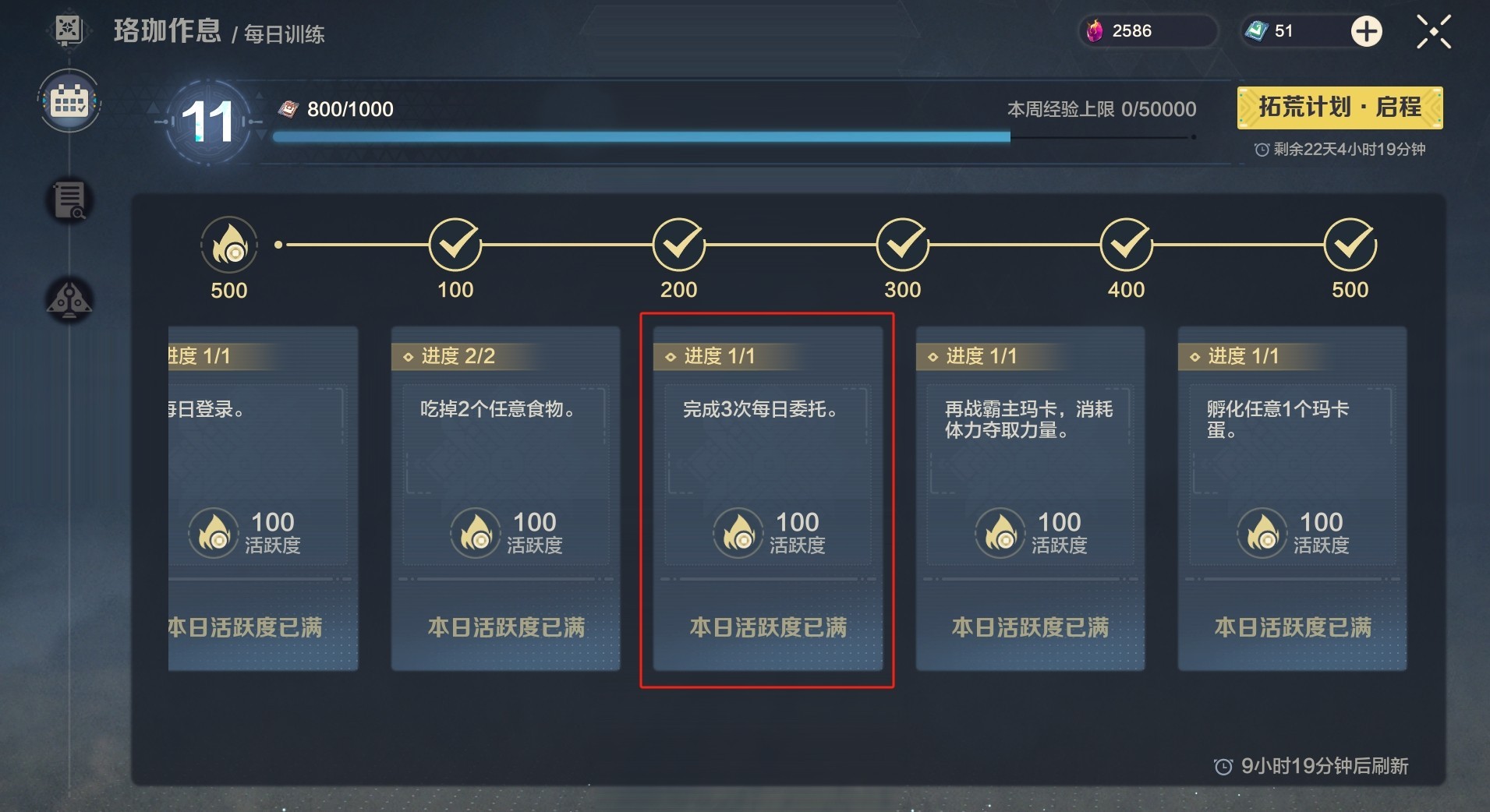
Task: Open the top-left game menu icon
Action: tap(69, 30)
